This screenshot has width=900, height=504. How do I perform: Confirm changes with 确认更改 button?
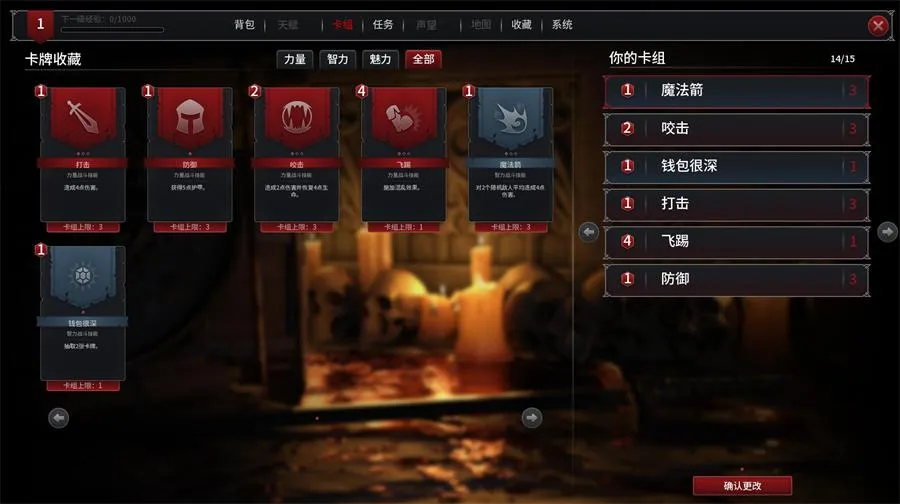click(742, 486)
